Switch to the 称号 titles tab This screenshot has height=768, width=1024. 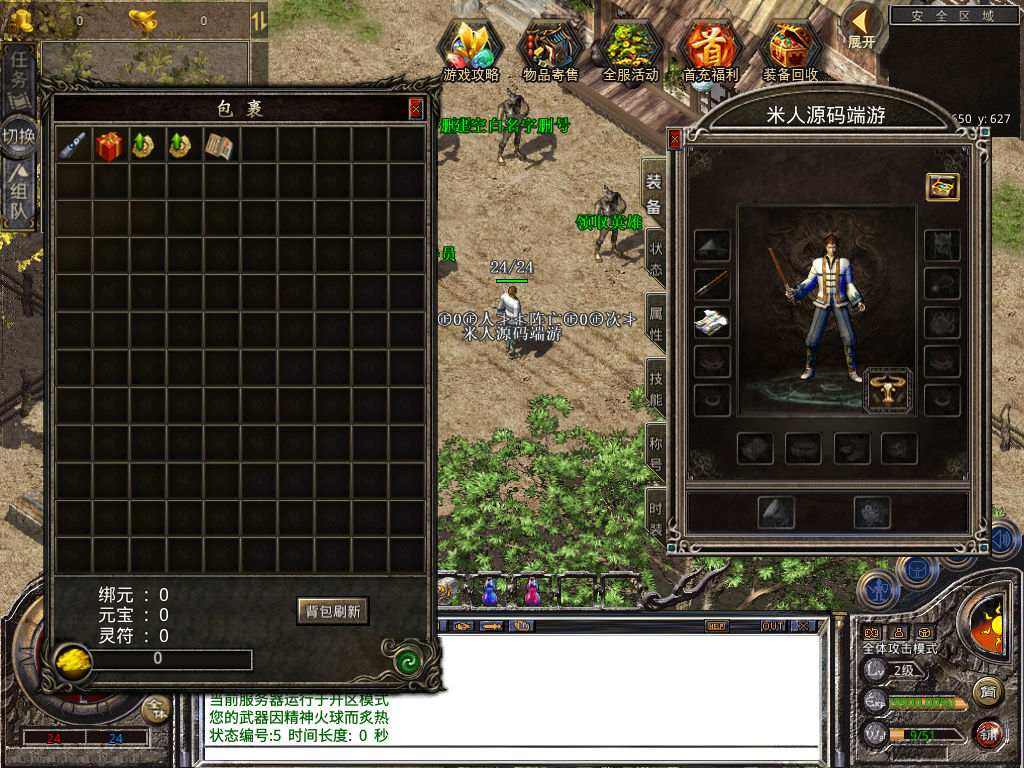(x=655, y=453)
